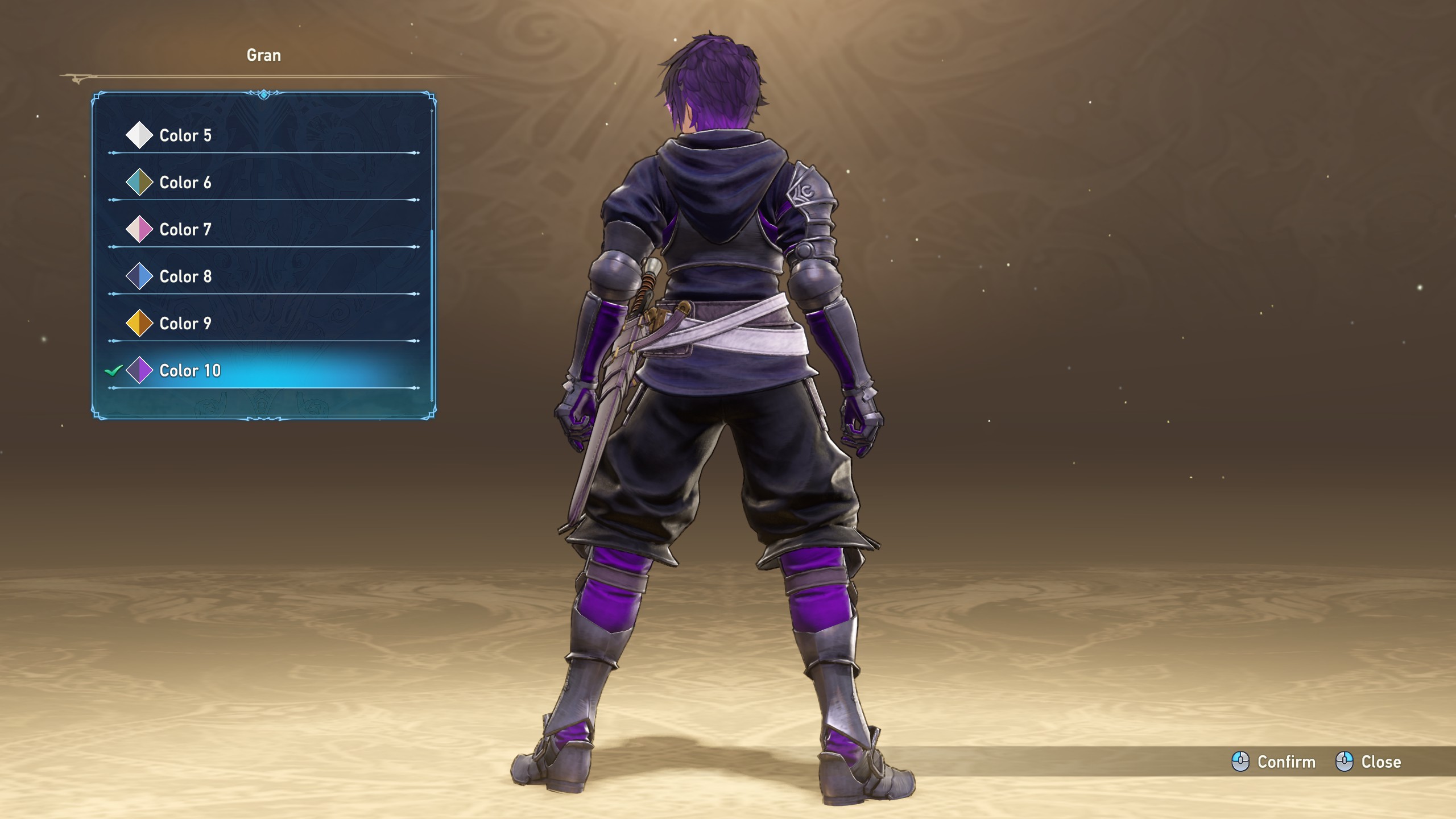
Task: Click the Confirm button
Action: [1274, 762]
